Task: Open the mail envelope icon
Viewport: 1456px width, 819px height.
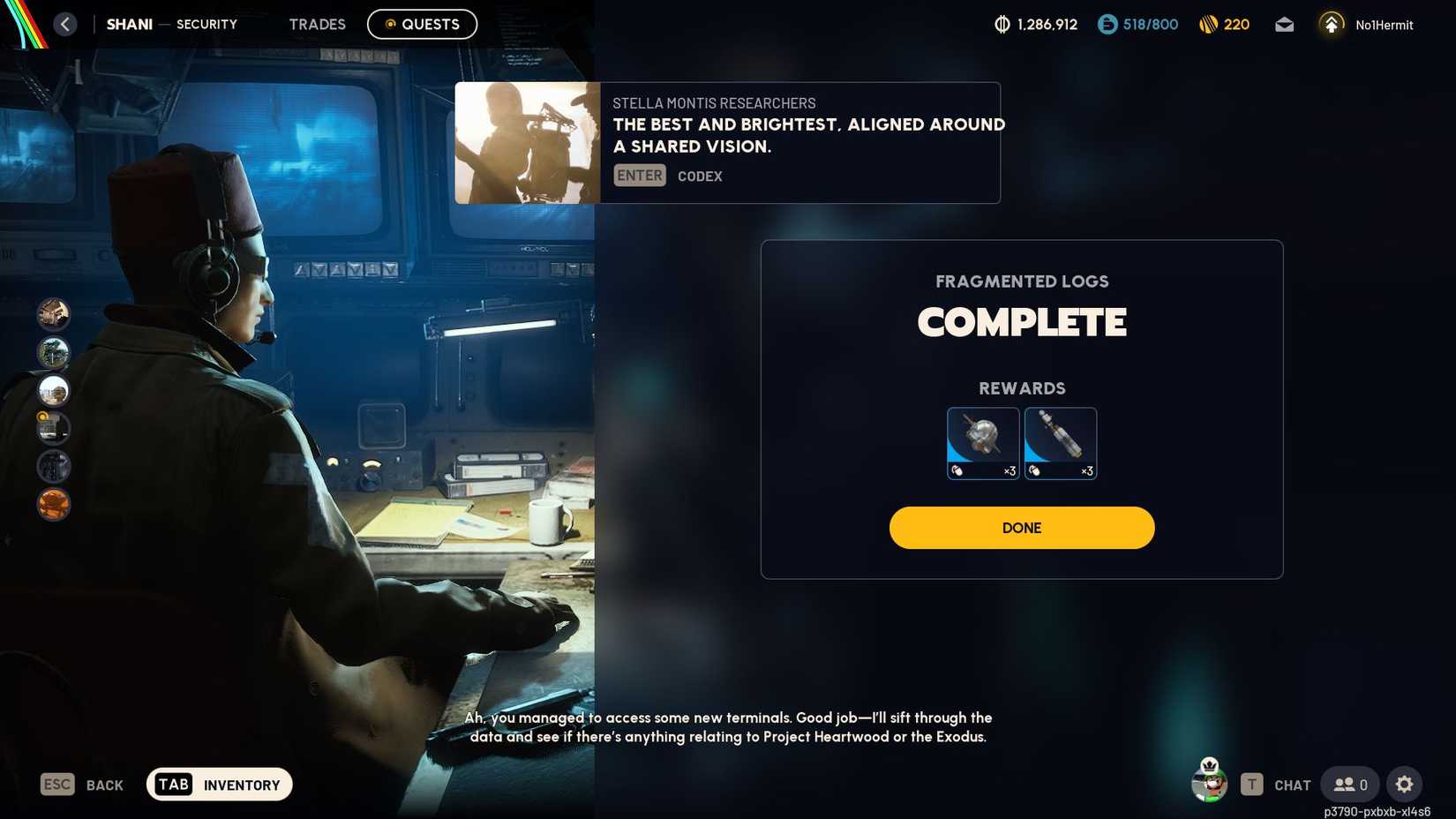Action: (1284, 25)
